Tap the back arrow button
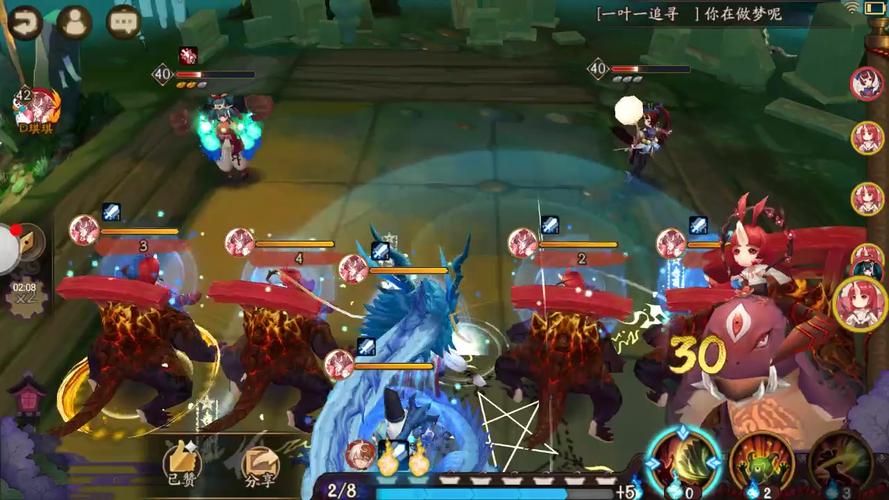The image size is (889, 500). click(26, 21)
